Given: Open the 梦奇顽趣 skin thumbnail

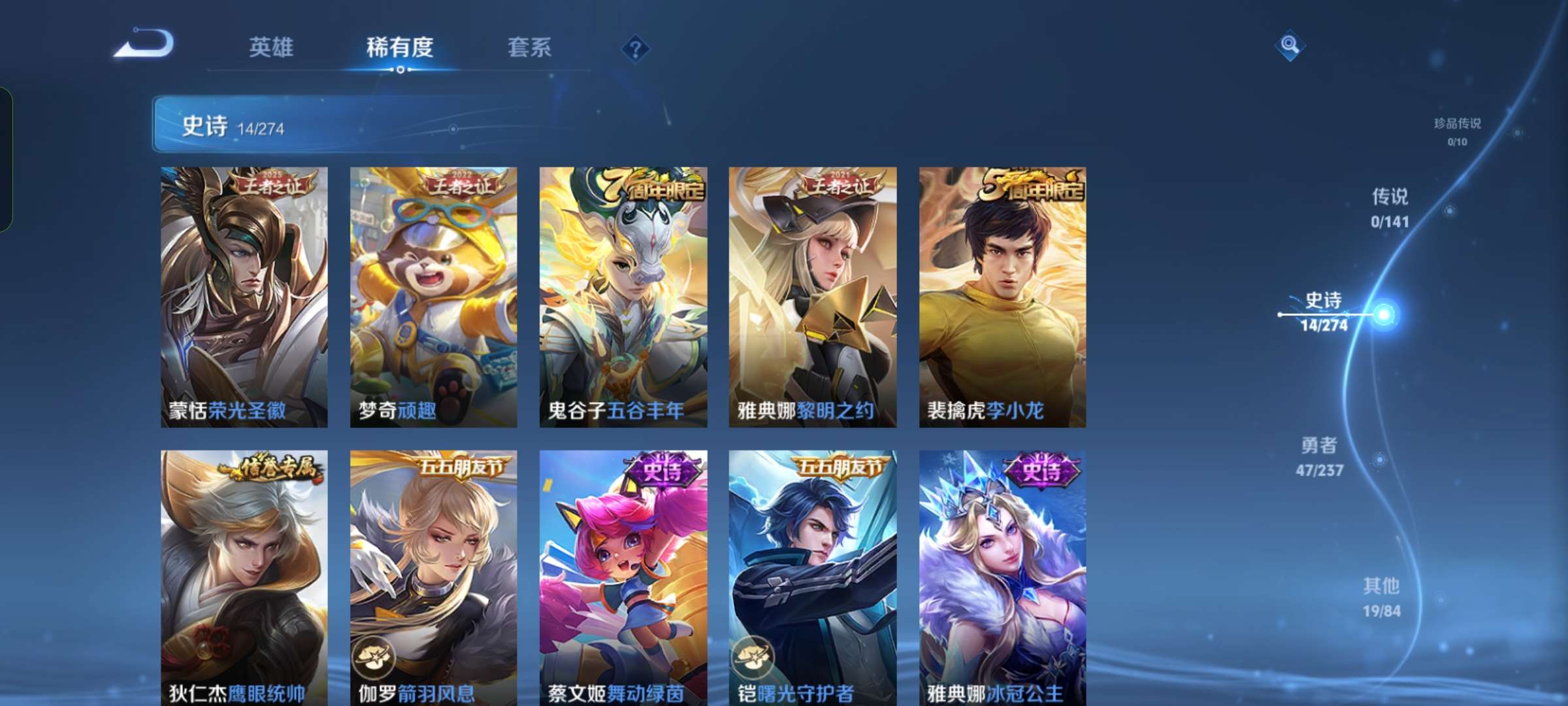Looking at the screenshot, I should 431,294.
